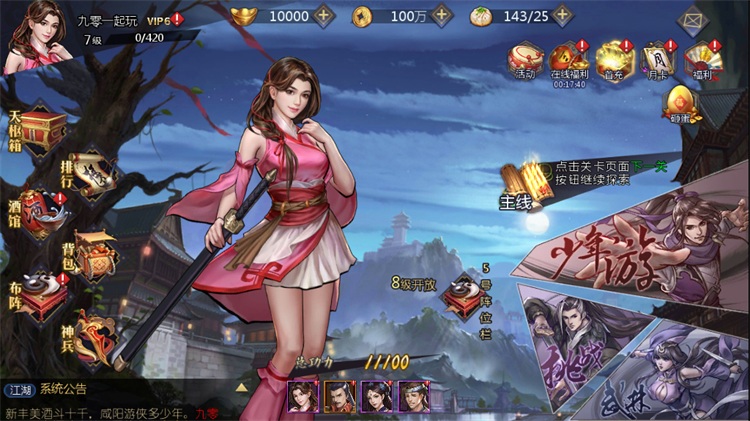The height and width of the screenshot is (421, 750).
Task: Open the 活动 events drum icon
Action: 524,61
